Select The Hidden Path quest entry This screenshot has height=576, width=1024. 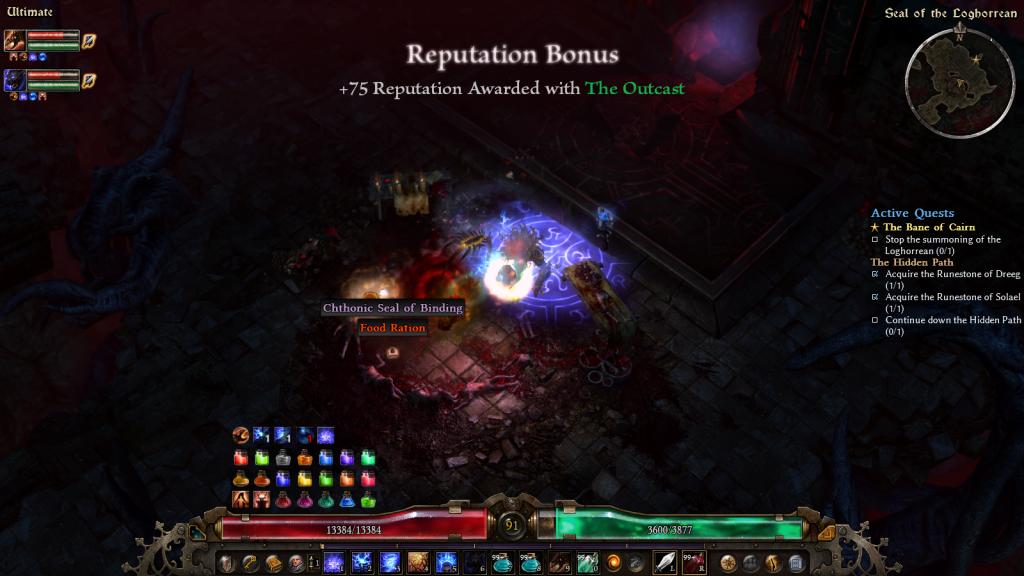point(910,262)
